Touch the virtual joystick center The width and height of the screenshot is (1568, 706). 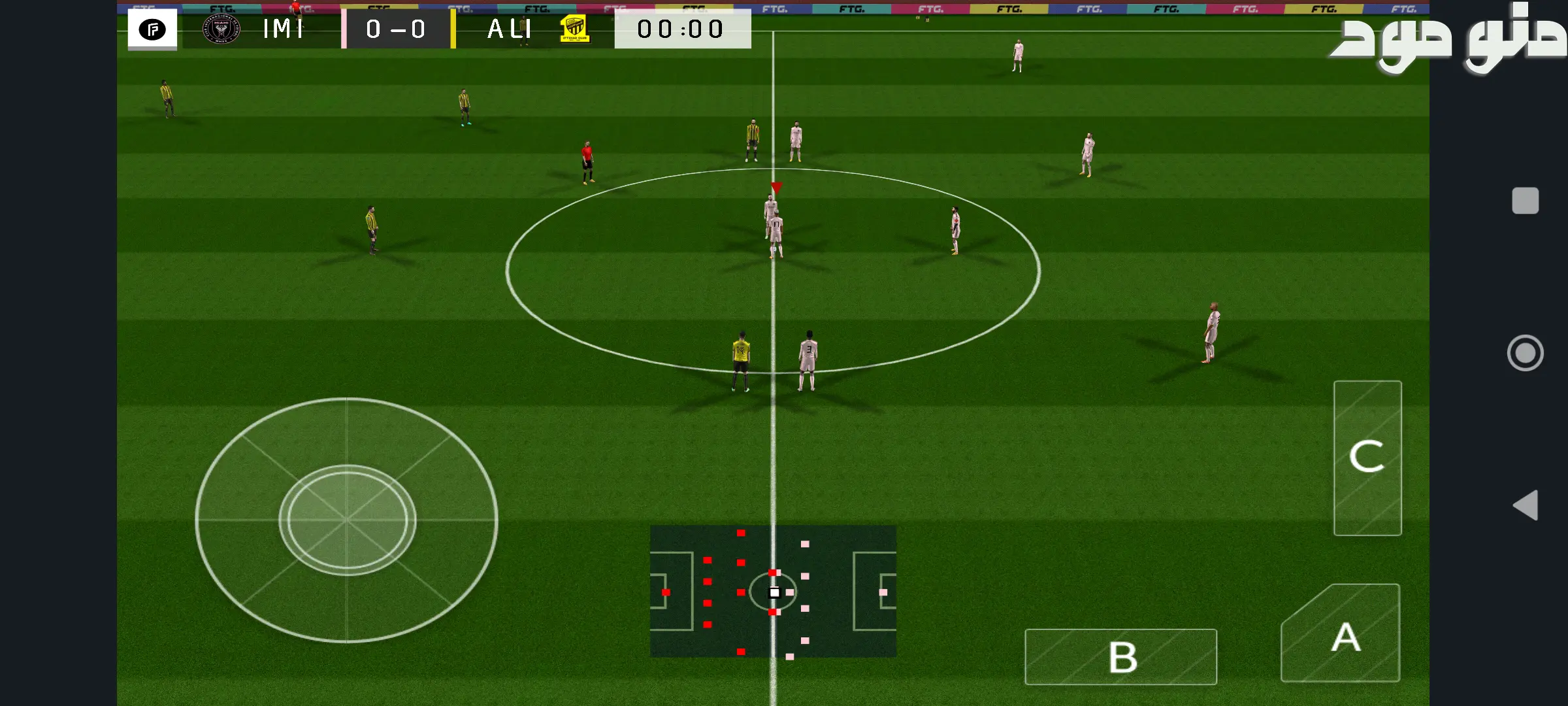(347, 520)
